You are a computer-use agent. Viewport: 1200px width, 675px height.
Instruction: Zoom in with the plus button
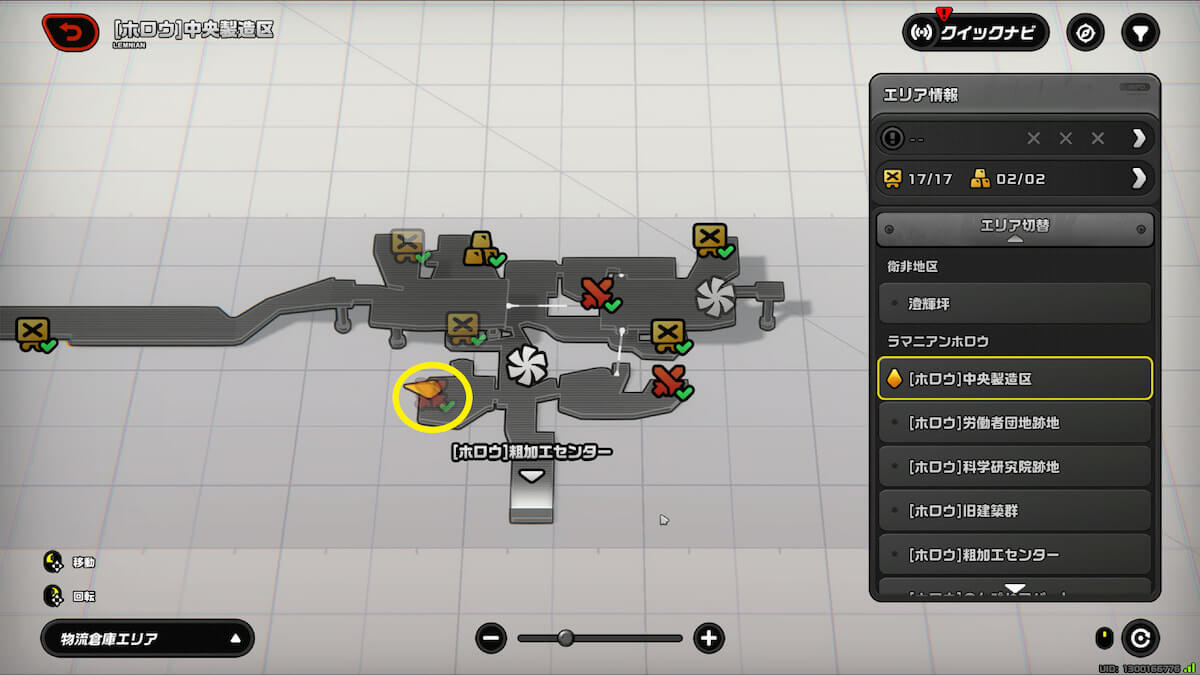pos(709,638)
